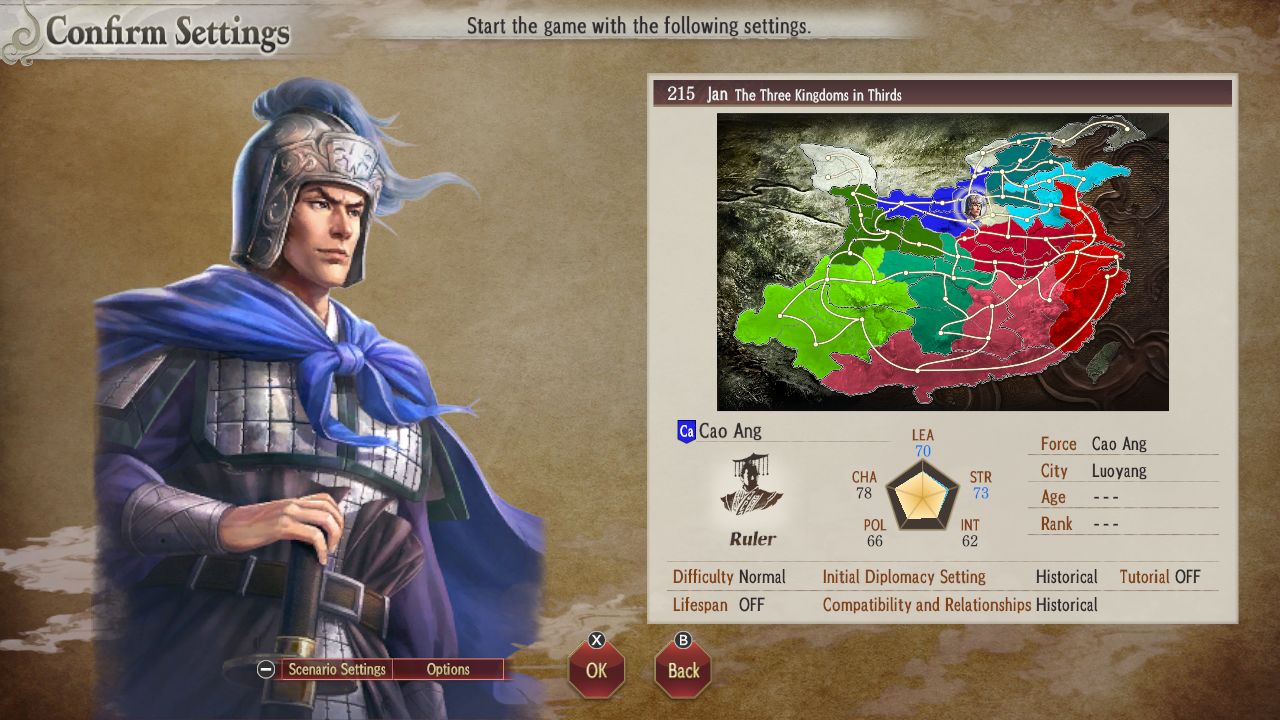The image size is (1280, 720).
Task: Switch to the Options tab
Action: [448, 669]
